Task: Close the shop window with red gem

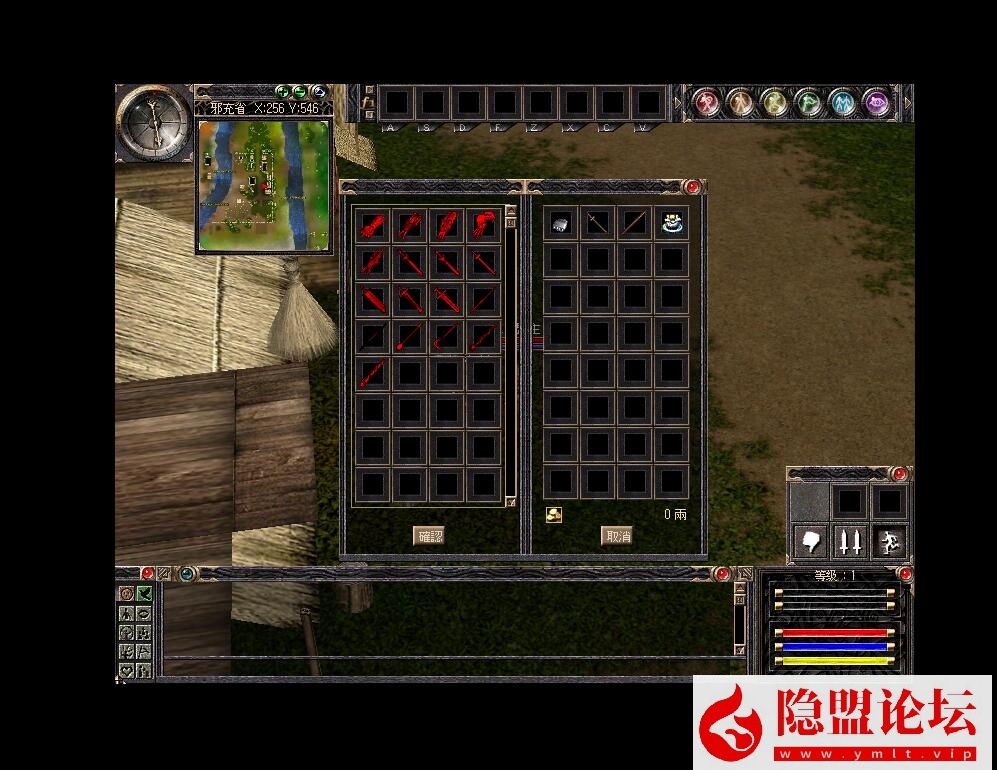Action: click(x=691, y=187)
